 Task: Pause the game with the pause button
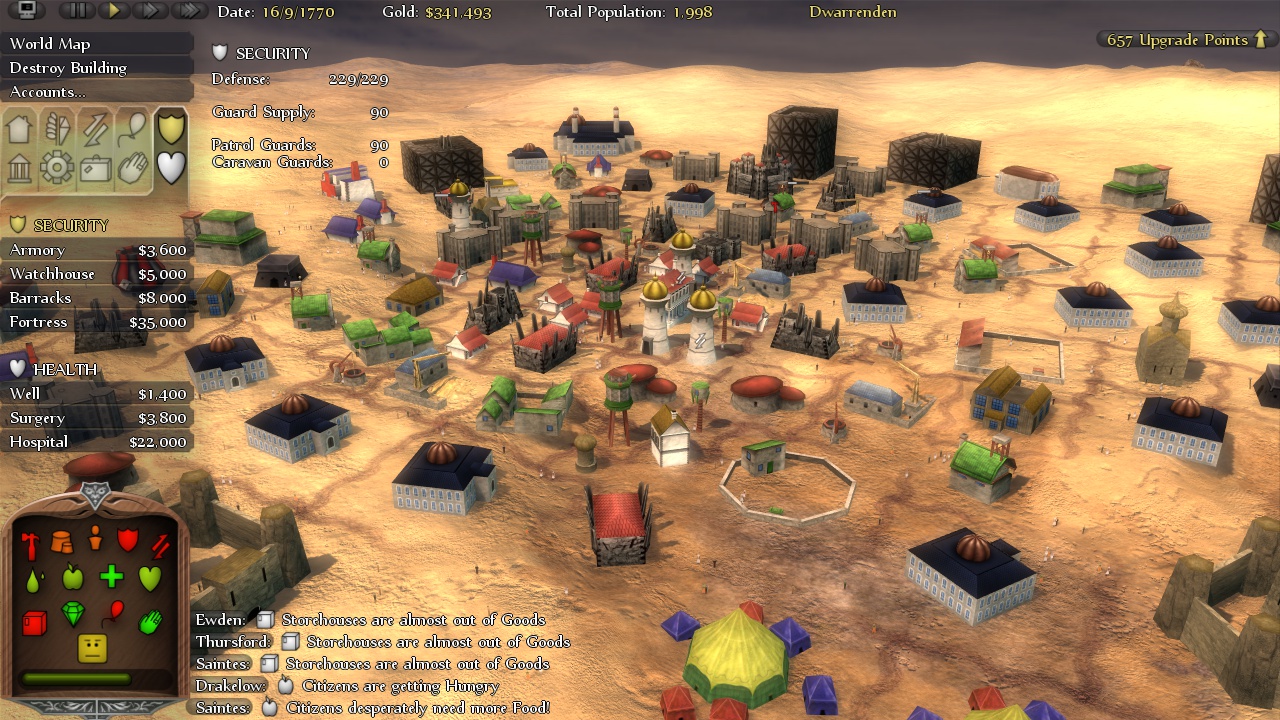pyautogui.click(x=76, y=9)
